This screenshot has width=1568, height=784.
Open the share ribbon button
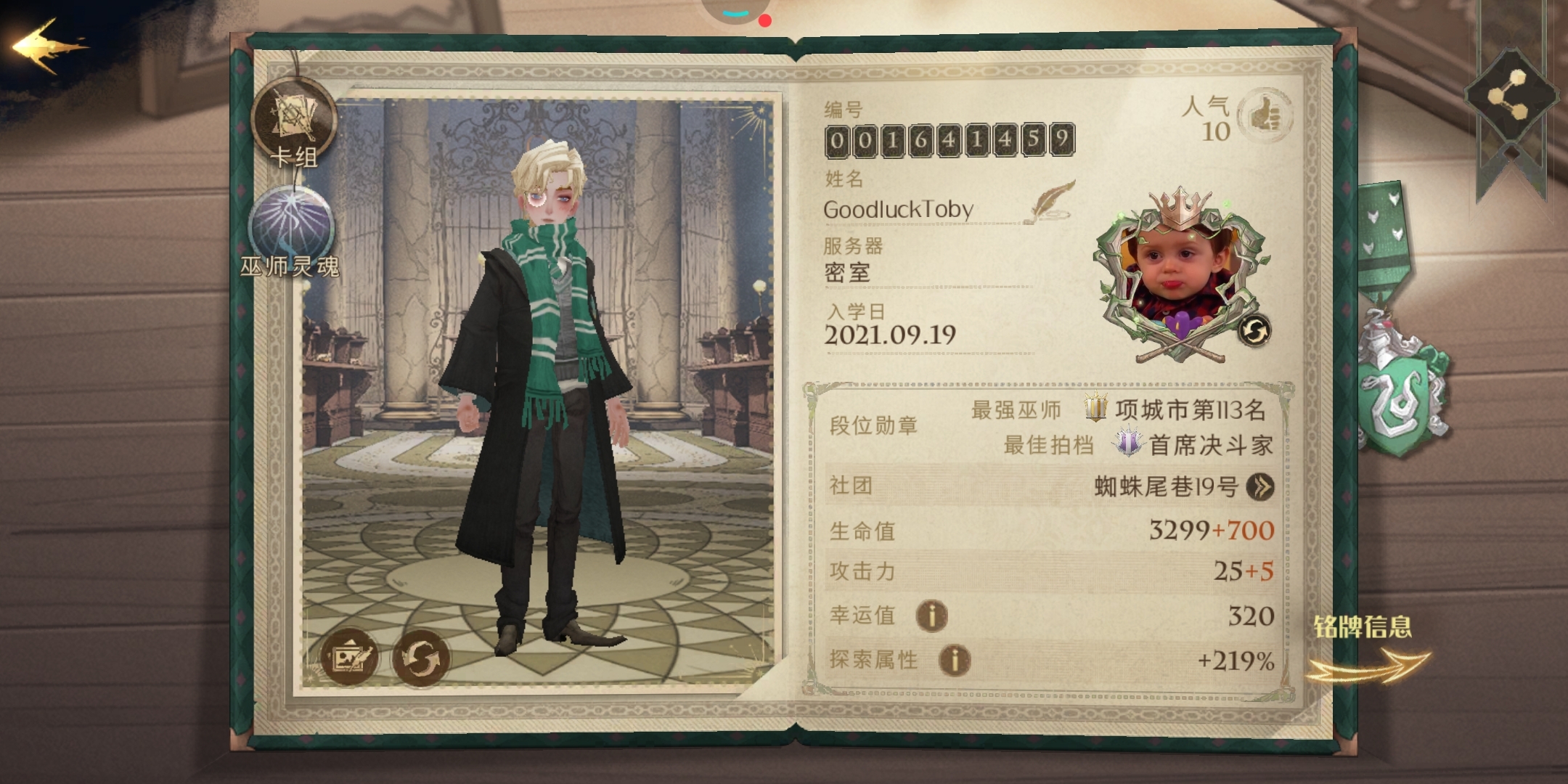[1511, 96]
